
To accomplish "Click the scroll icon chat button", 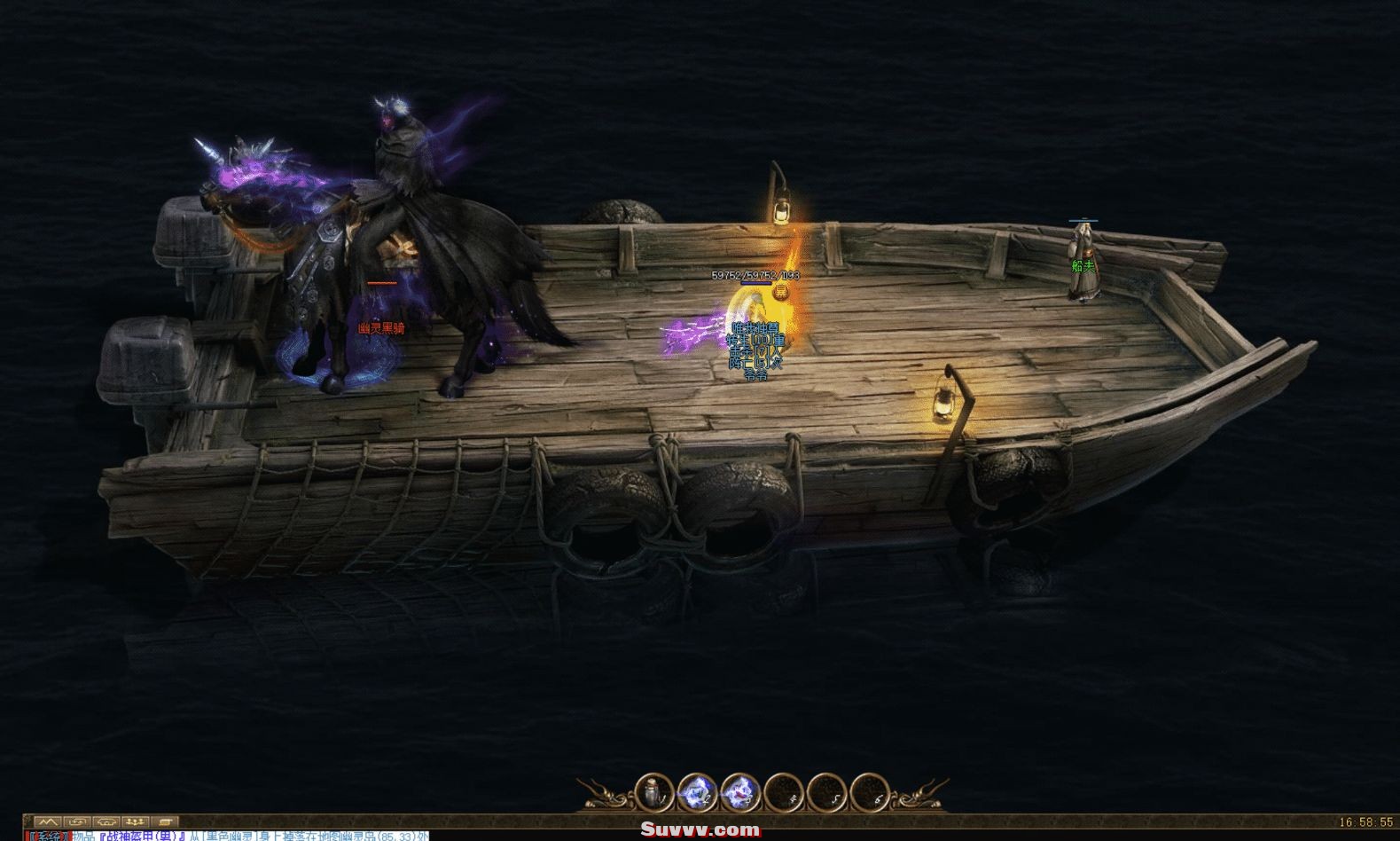I will [x=168, y=821].
